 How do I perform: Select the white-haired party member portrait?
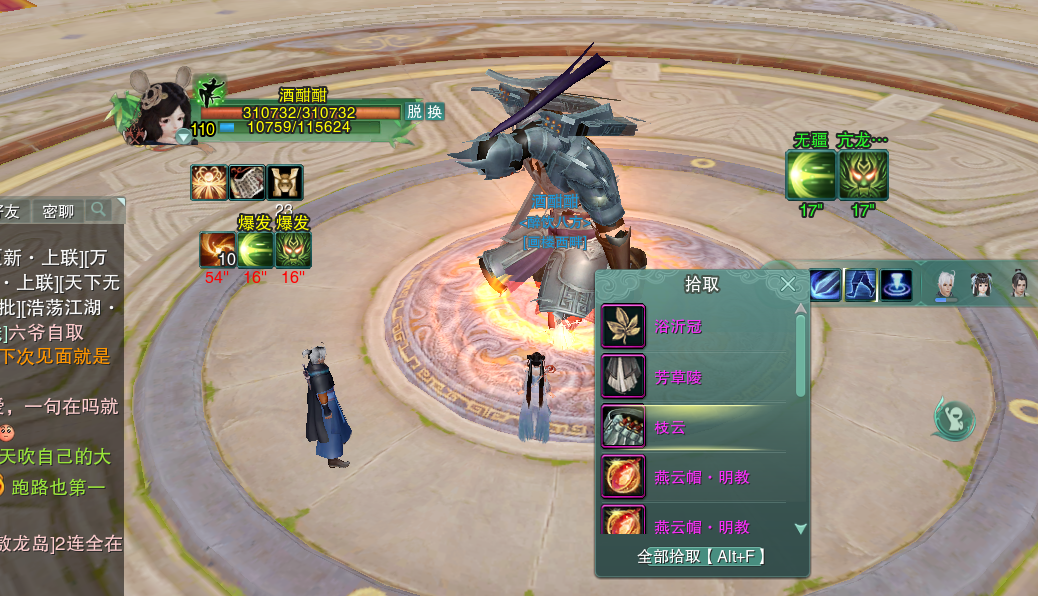(x=944, y=285)
